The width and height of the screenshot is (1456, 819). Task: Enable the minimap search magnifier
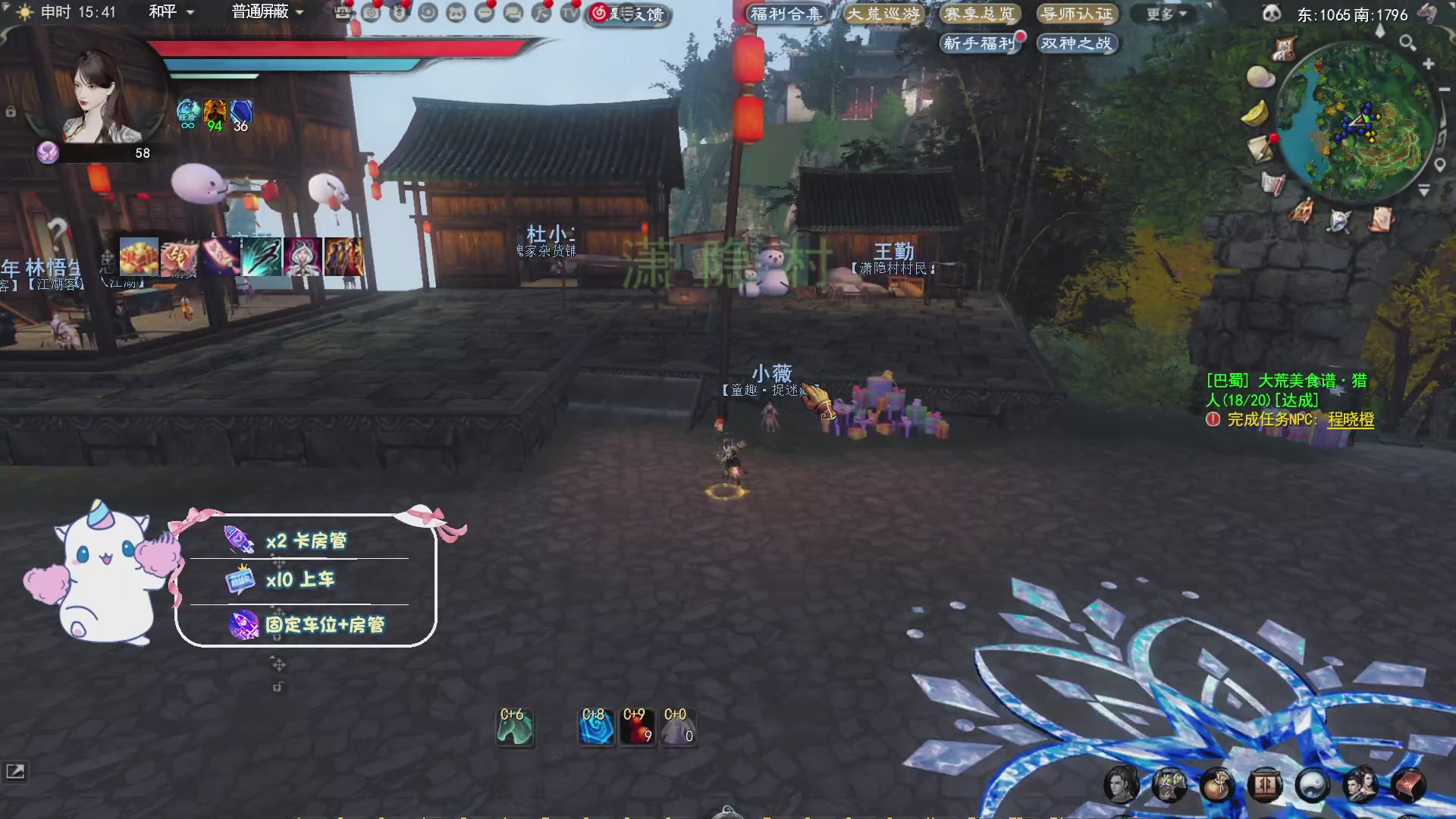[x=1408, y=43]
